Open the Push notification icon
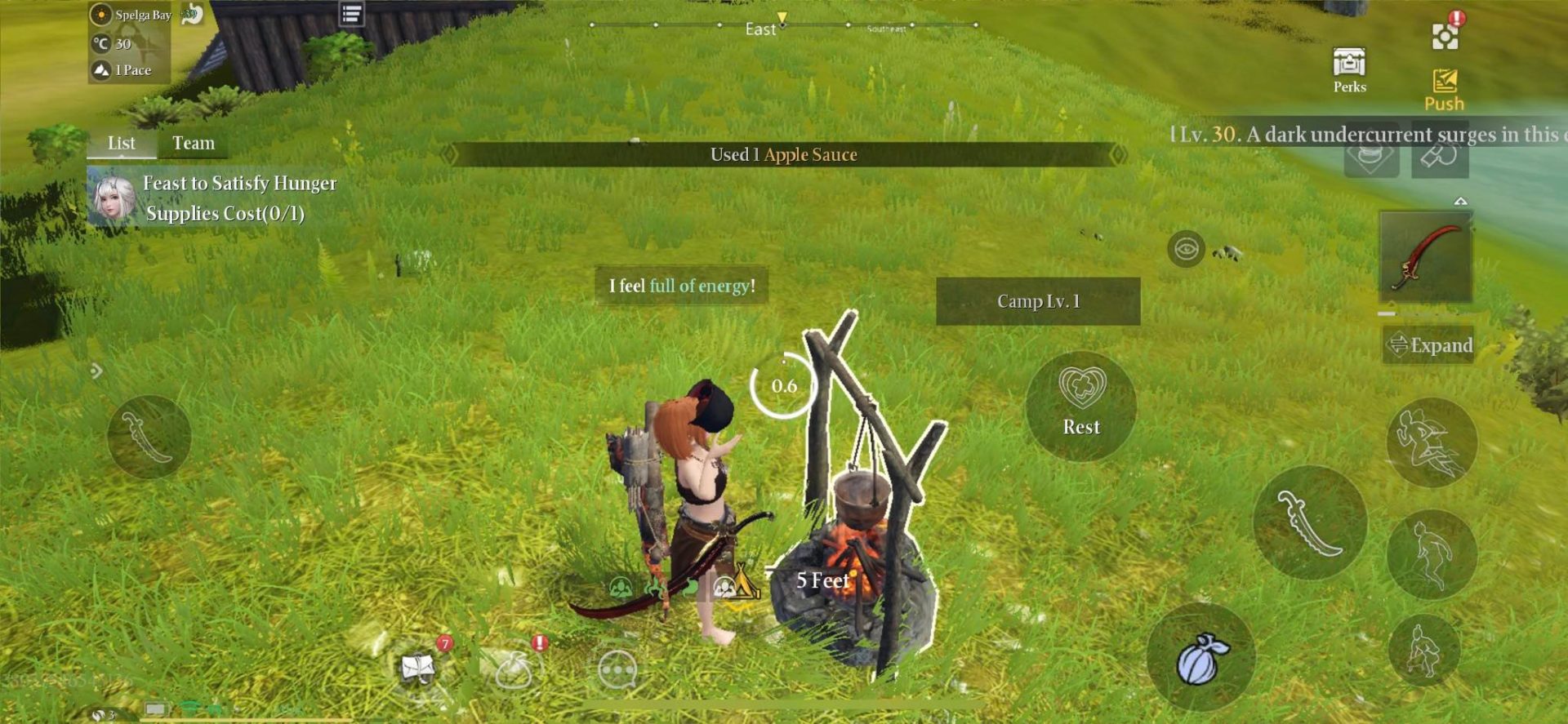Image resolution: width=1568 pixels, height=724 pixels. click(1444, 89)
